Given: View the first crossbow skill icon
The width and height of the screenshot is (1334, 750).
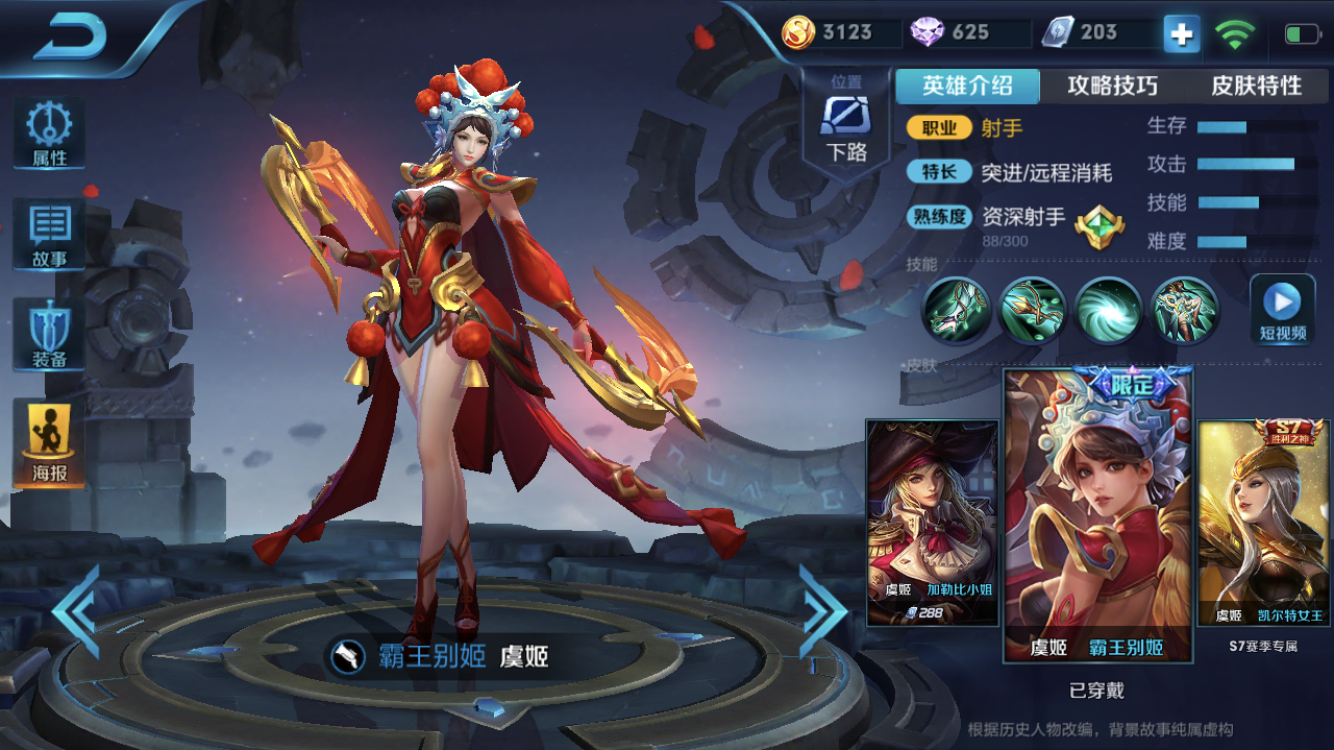Looking at the screenshot, I should [956, 310].
